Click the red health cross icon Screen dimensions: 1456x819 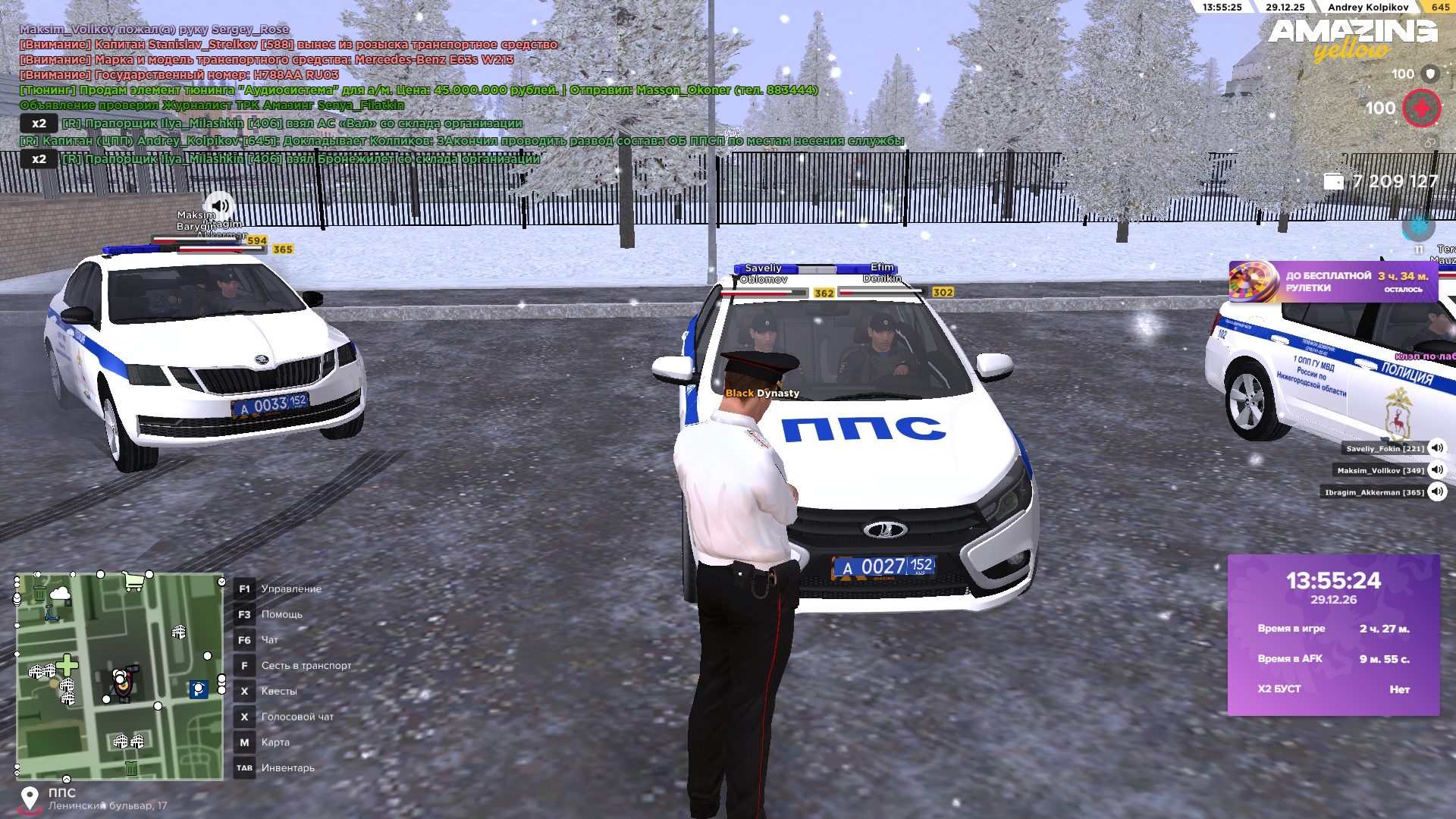click(x=1421, y=108)
